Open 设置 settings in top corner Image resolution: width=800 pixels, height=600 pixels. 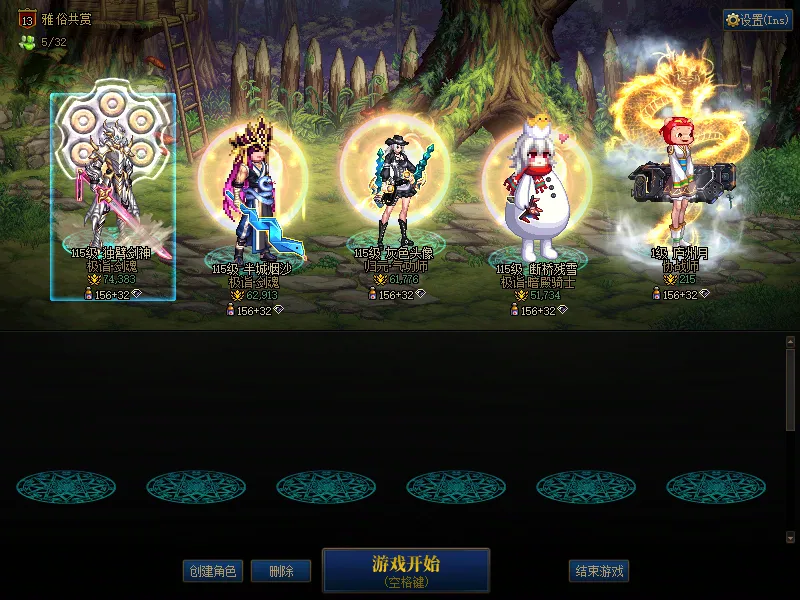coord(757,20)
